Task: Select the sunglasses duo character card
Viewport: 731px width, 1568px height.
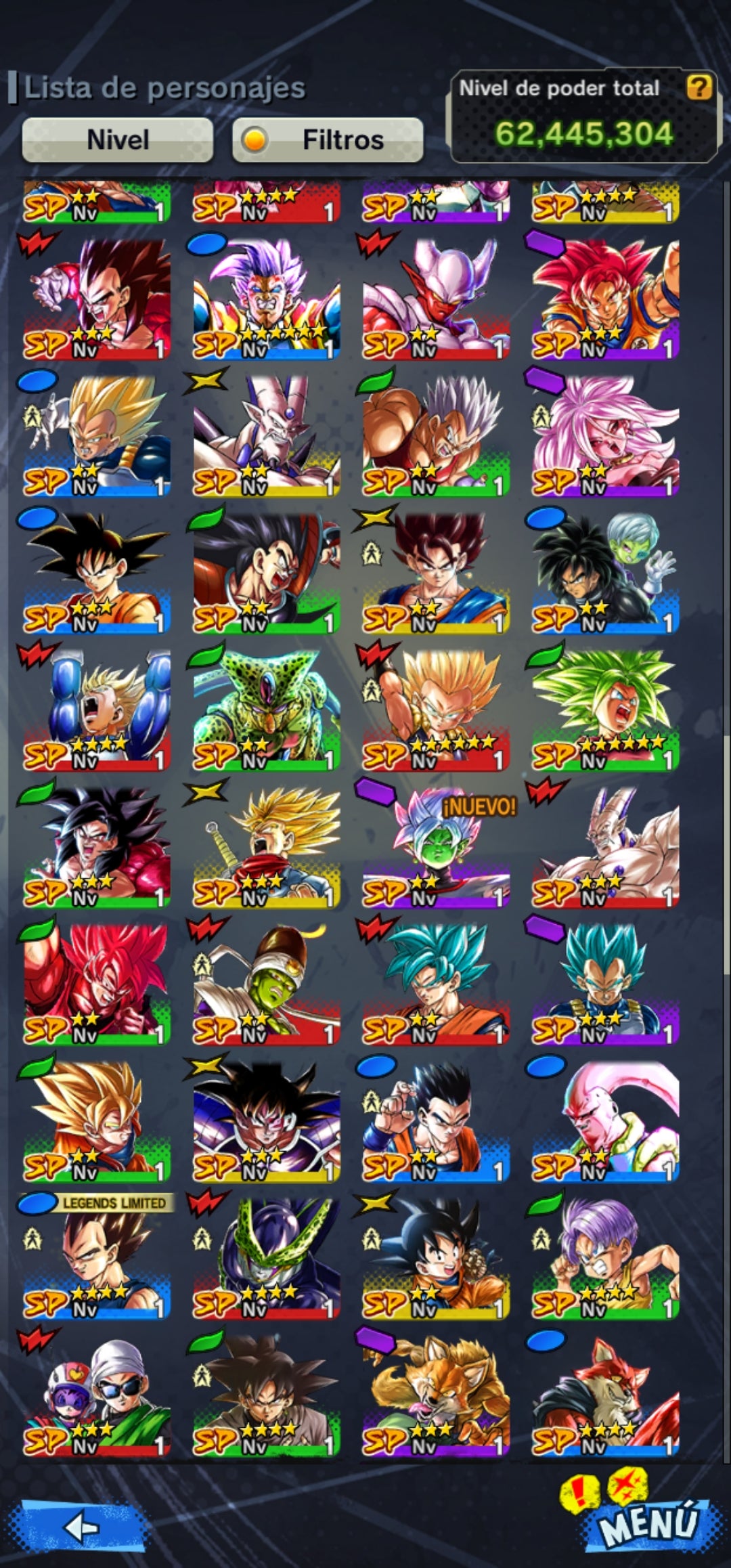Action: [x=97, y=1395]
